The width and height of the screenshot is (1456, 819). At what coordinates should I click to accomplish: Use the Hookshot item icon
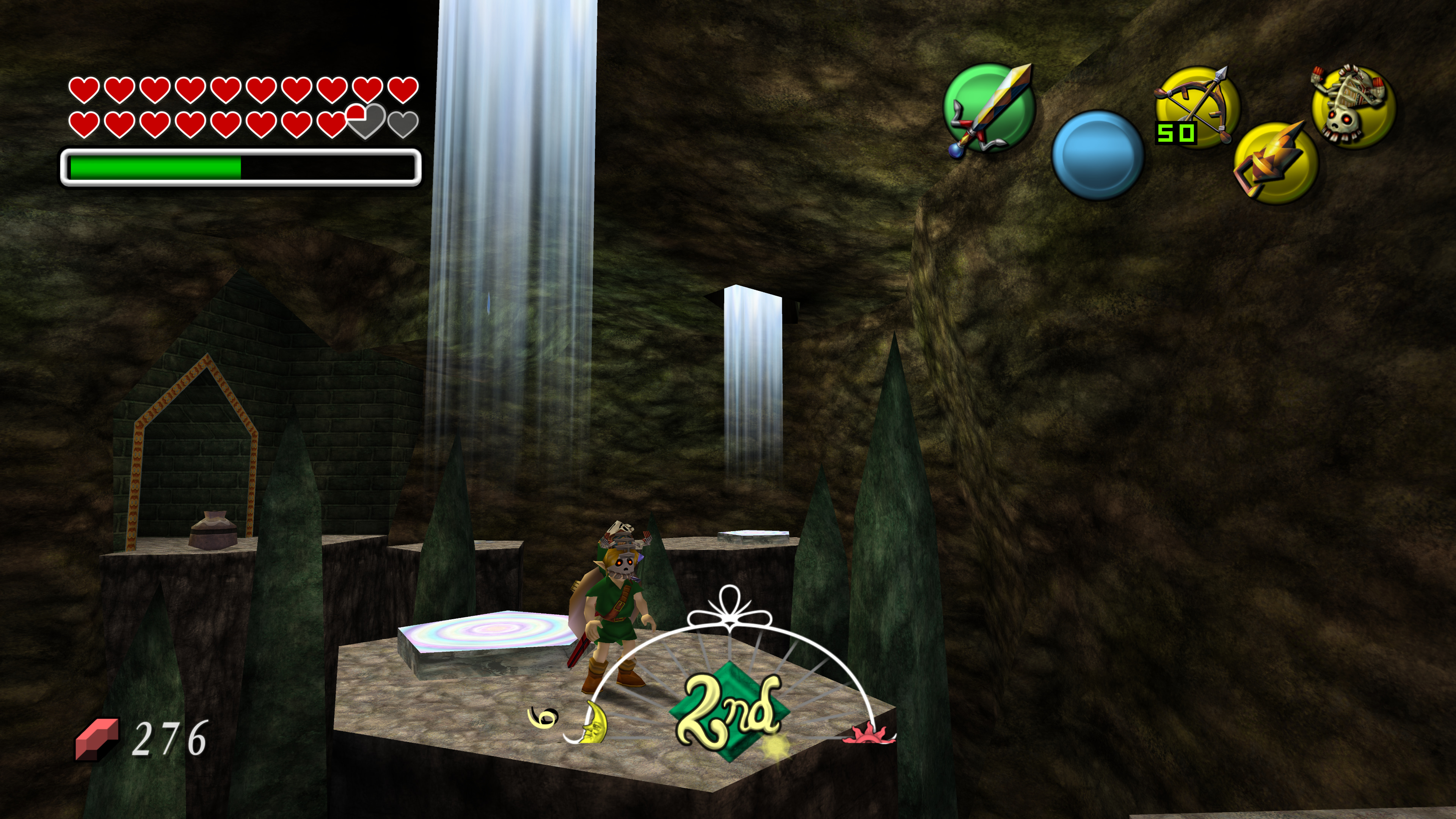(1275, 163)
